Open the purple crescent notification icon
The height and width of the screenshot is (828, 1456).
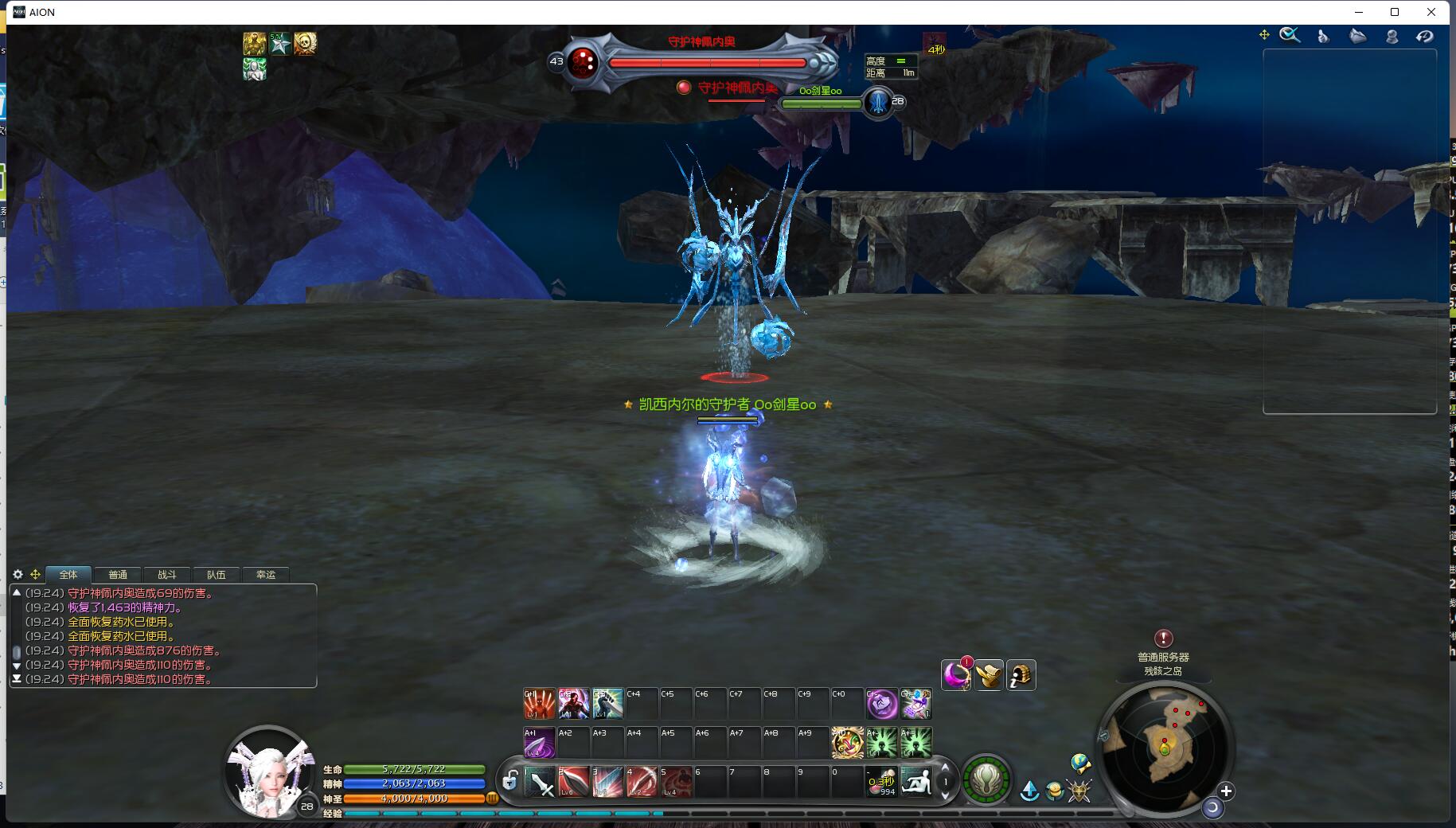[956, 675]
